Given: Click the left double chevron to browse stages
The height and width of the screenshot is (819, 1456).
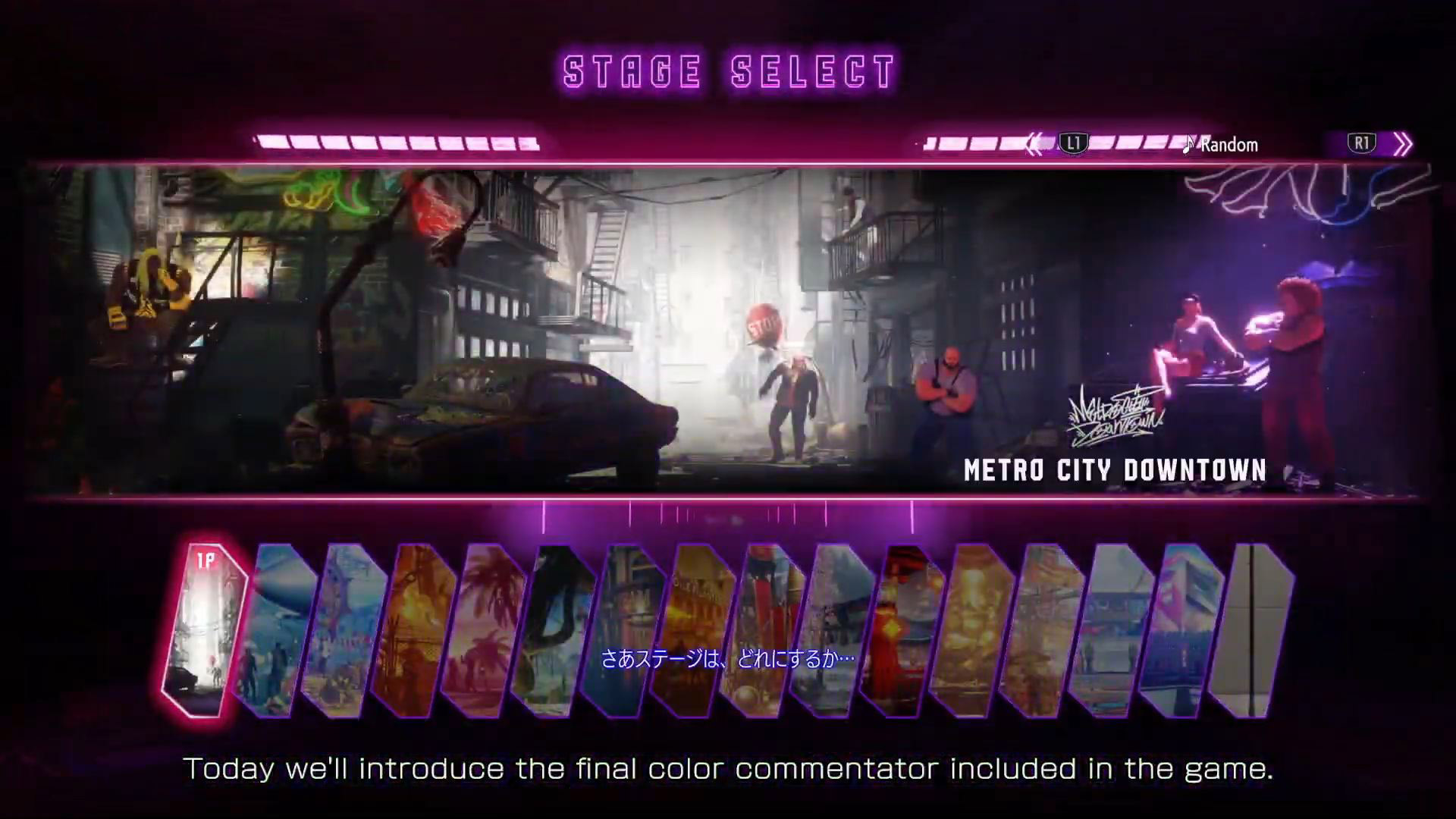Looking at the screenshot, I should click(x=1034, y=143).
